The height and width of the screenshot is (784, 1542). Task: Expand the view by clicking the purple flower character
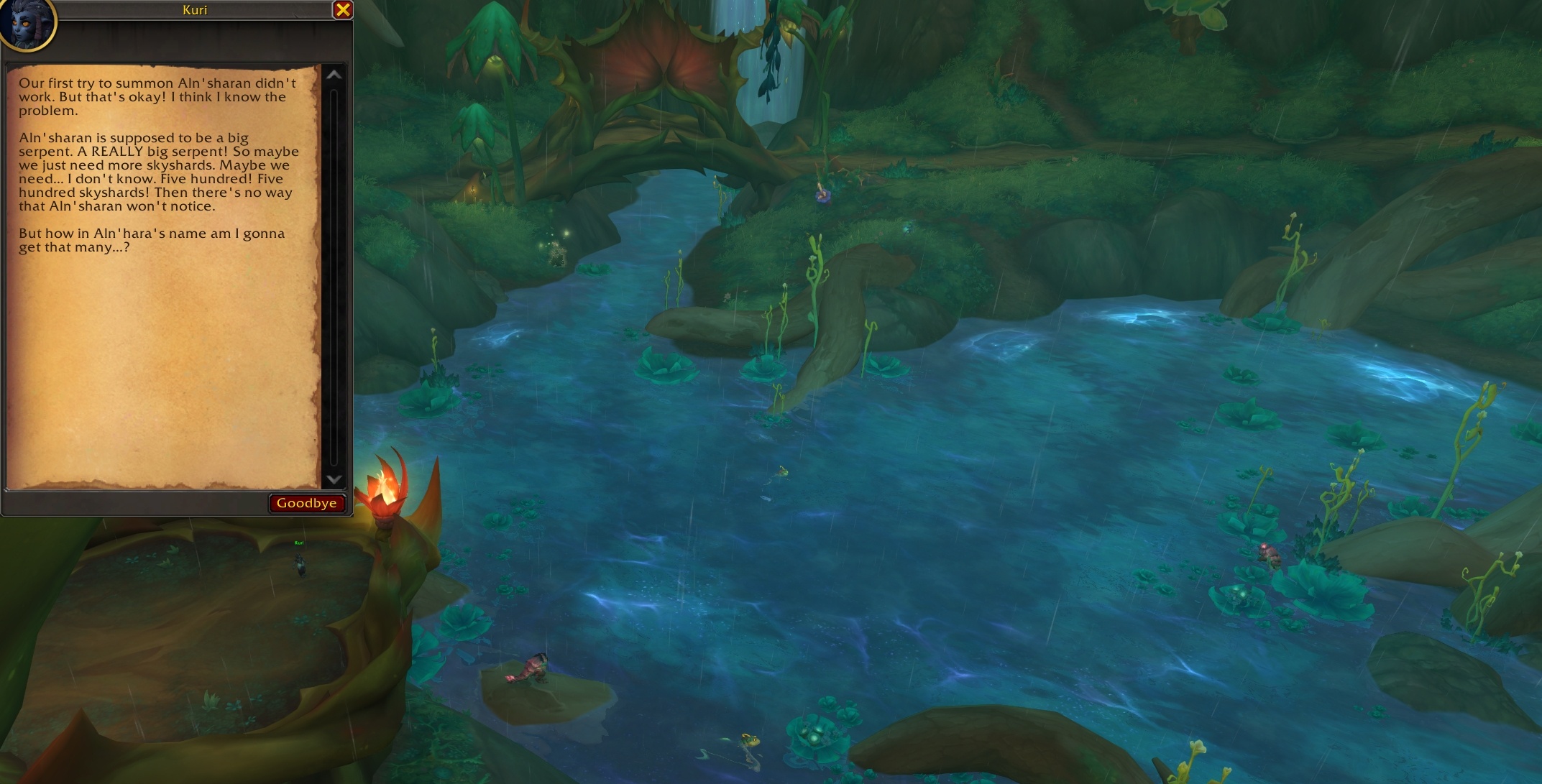pos(824,196)
